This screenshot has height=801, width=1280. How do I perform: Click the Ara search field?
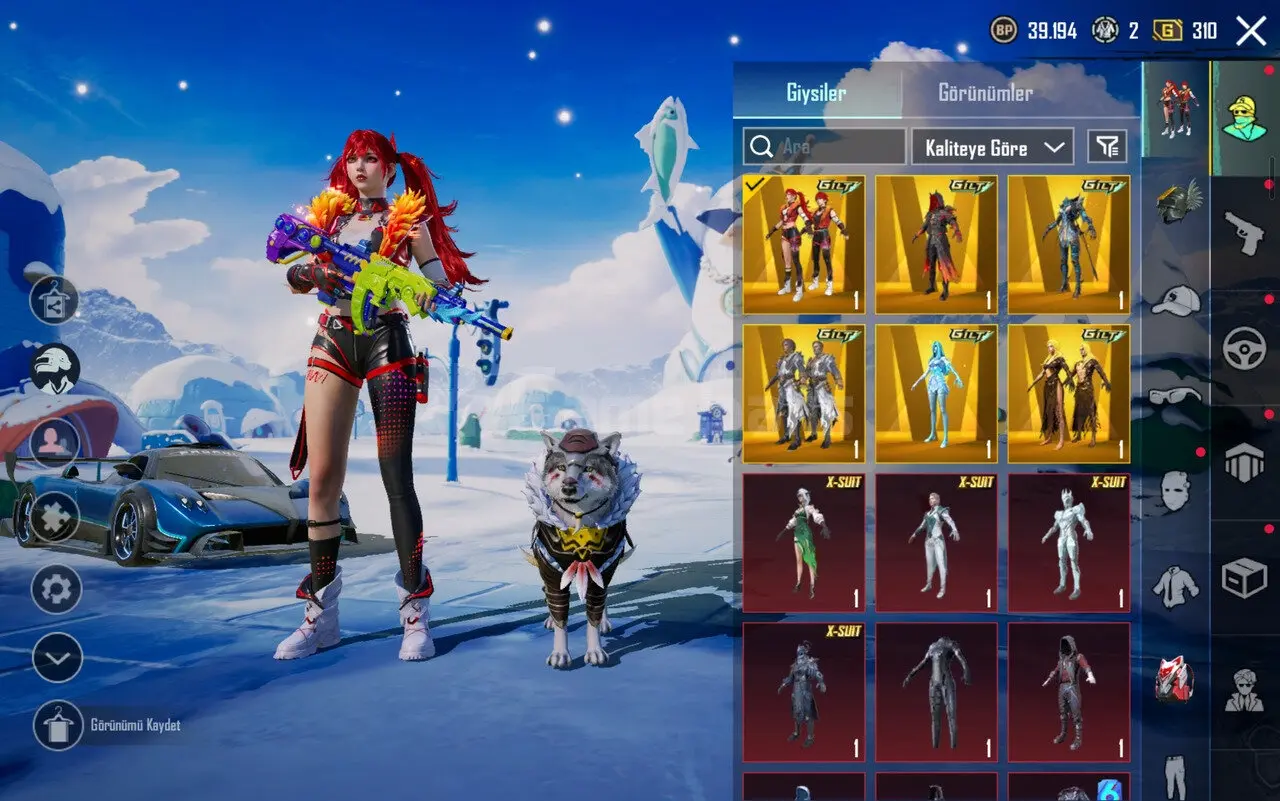click(x=824, y=147)
